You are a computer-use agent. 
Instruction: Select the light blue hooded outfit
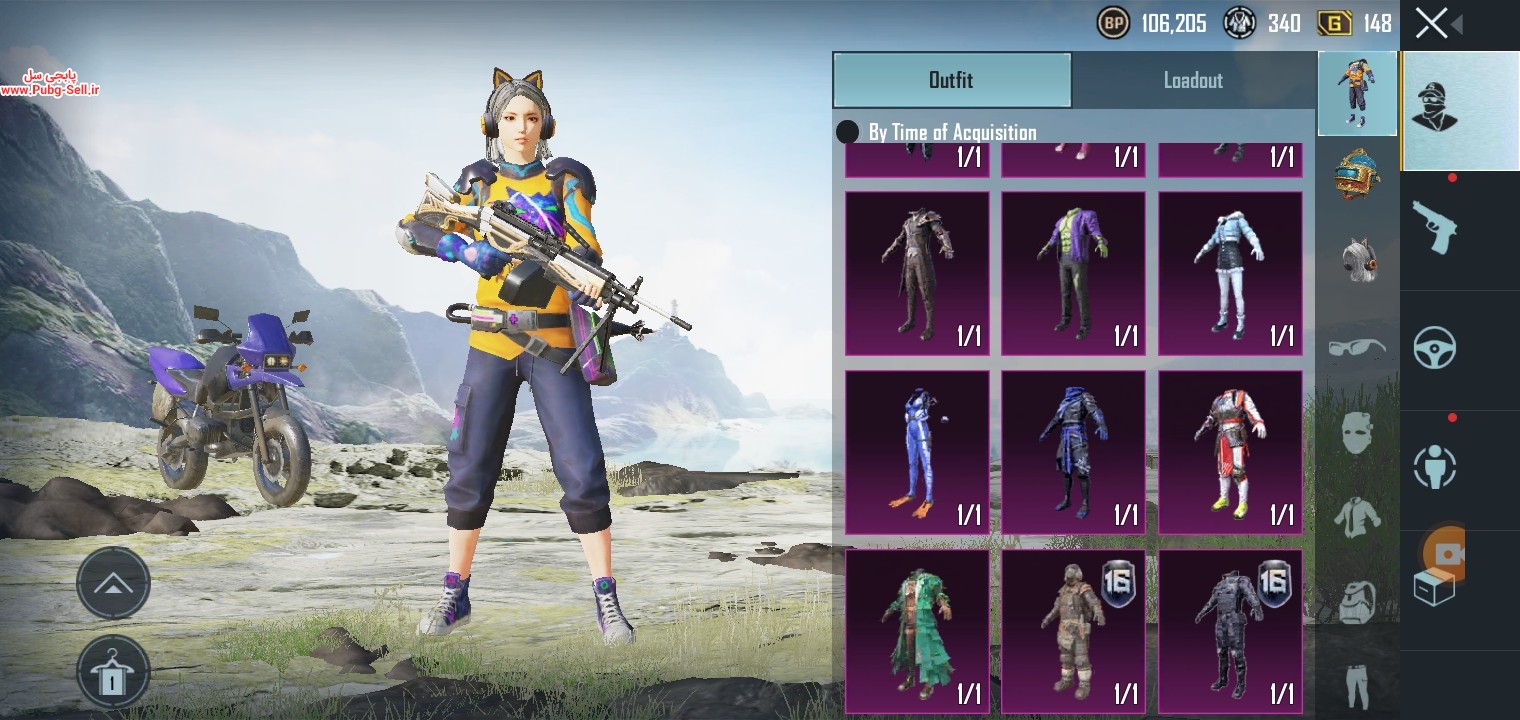[x=1230, y=273]
